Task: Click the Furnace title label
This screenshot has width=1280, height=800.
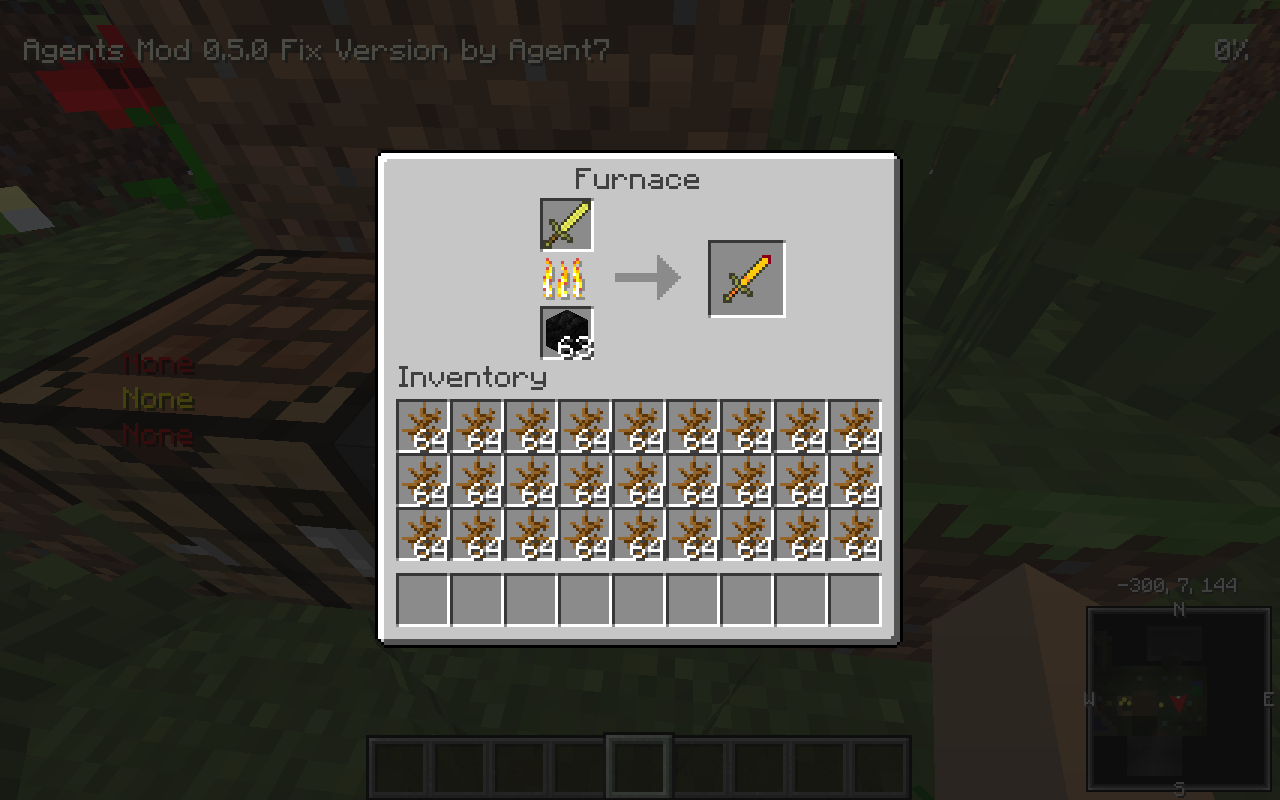Action: pos(637,180)
